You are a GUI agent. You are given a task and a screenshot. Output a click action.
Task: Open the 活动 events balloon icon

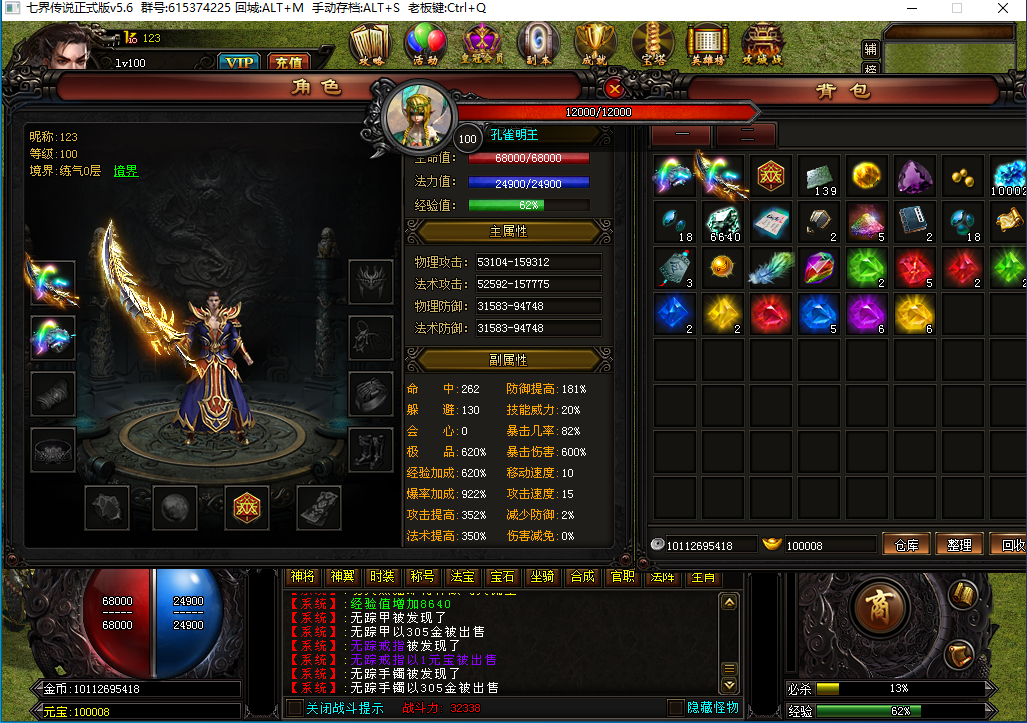point(426,43)
